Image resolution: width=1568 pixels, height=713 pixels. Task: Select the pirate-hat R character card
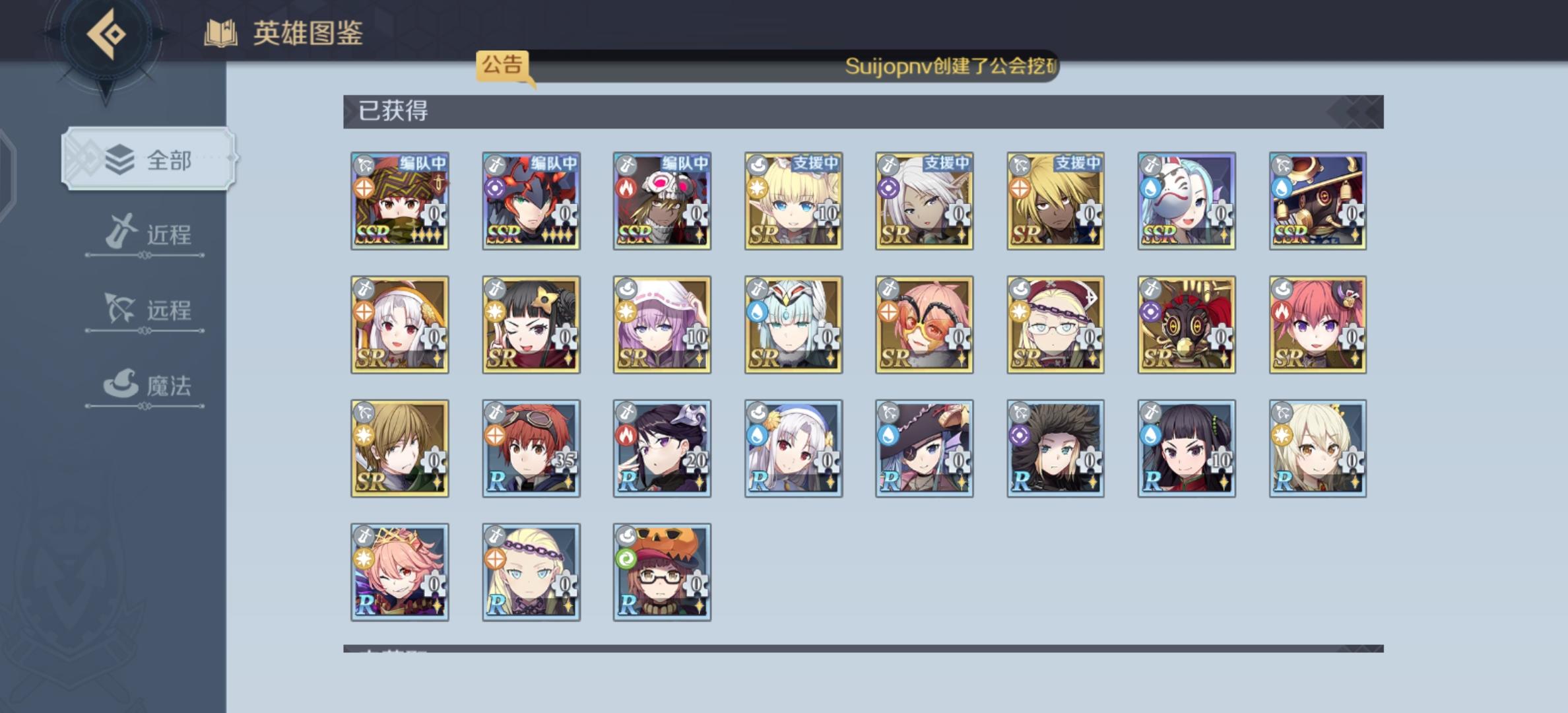click(x=924, y=449)
